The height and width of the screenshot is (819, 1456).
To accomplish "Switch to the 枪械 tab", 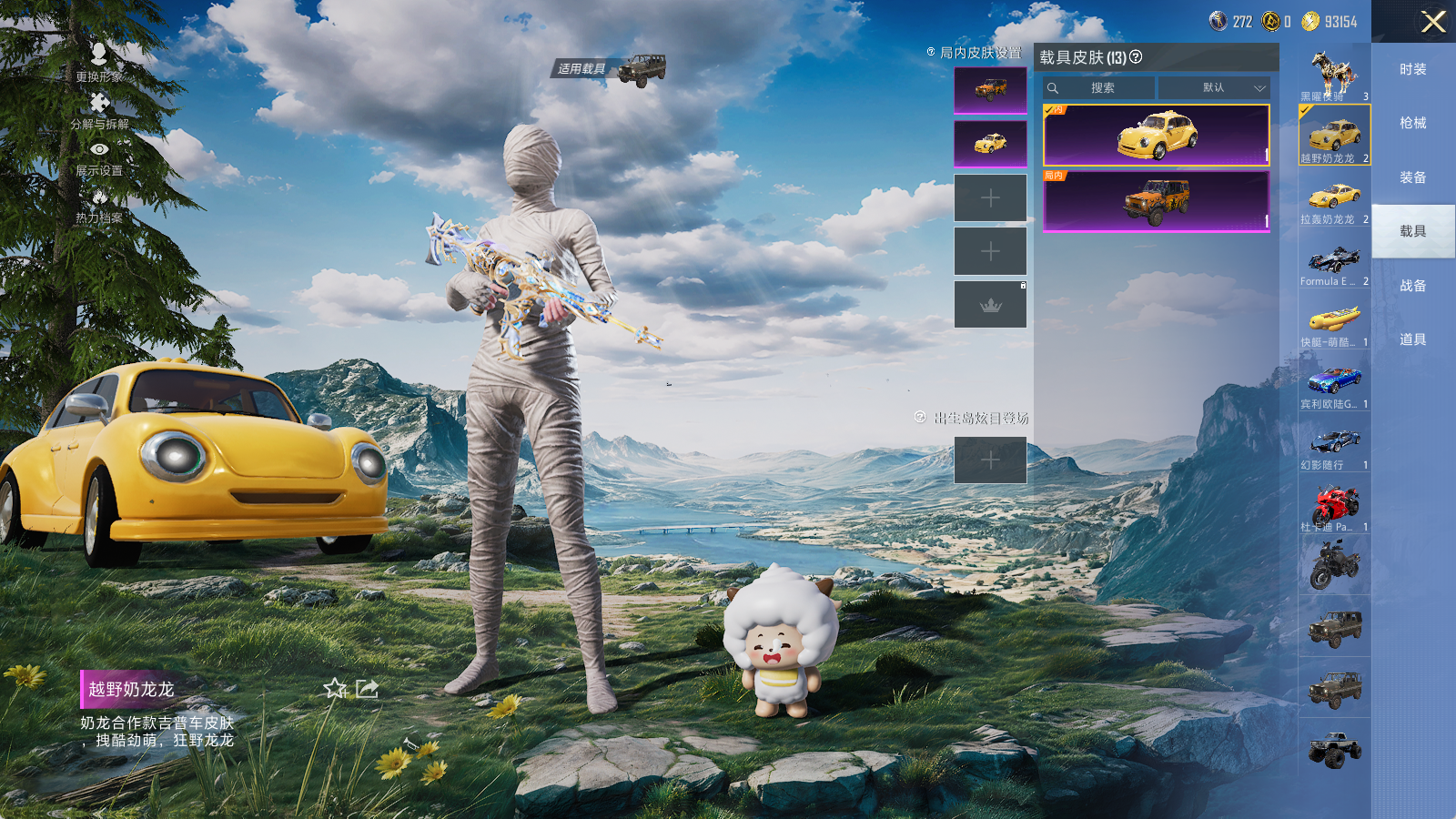I will [1412, 123].
